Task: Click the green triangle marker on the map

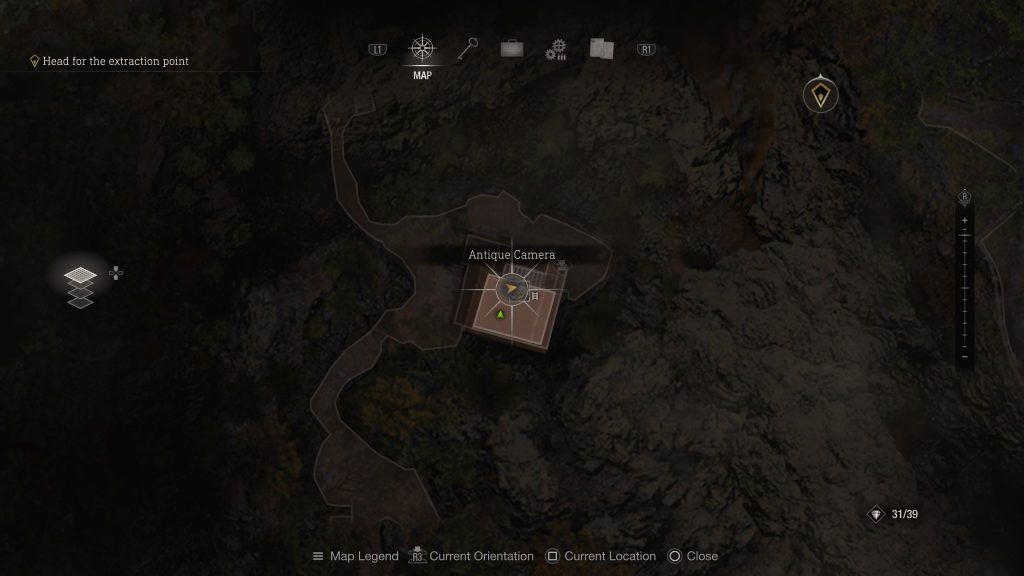Action: [500, 314]
